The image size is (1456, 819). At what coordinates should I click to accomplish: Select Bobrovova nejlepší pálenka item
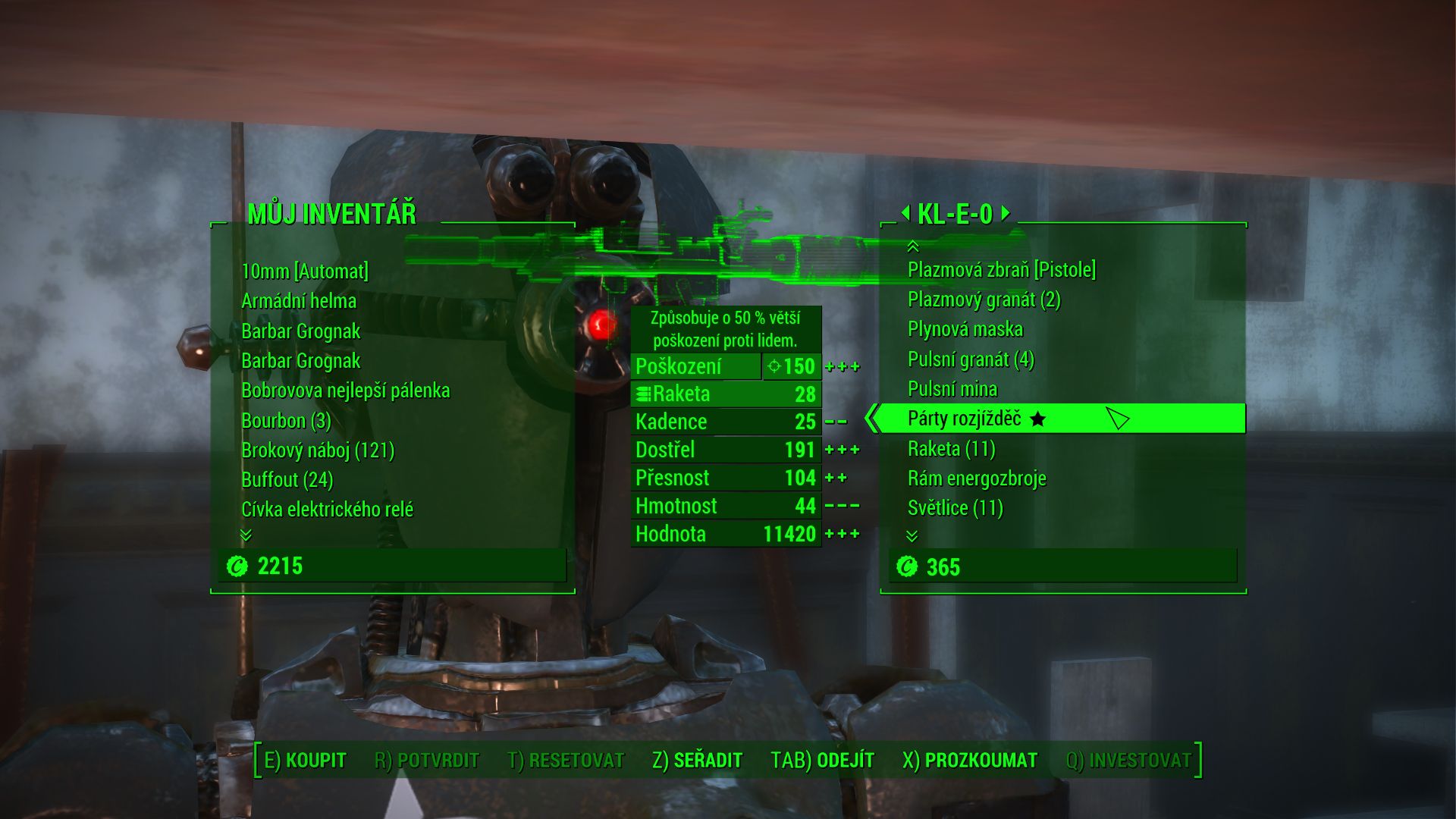[345, 391]
